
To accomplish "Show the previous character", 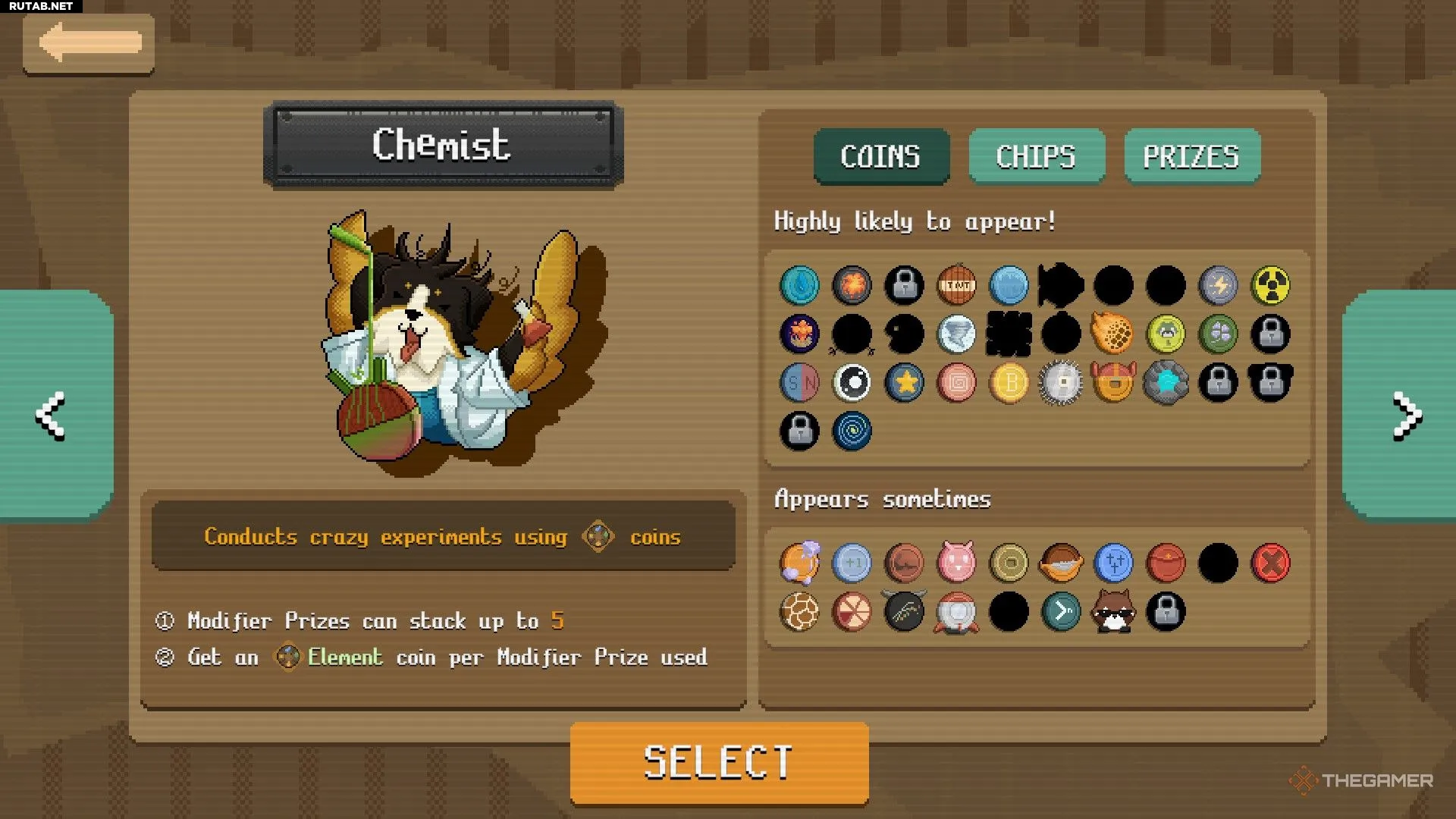I will click(51, 416).
